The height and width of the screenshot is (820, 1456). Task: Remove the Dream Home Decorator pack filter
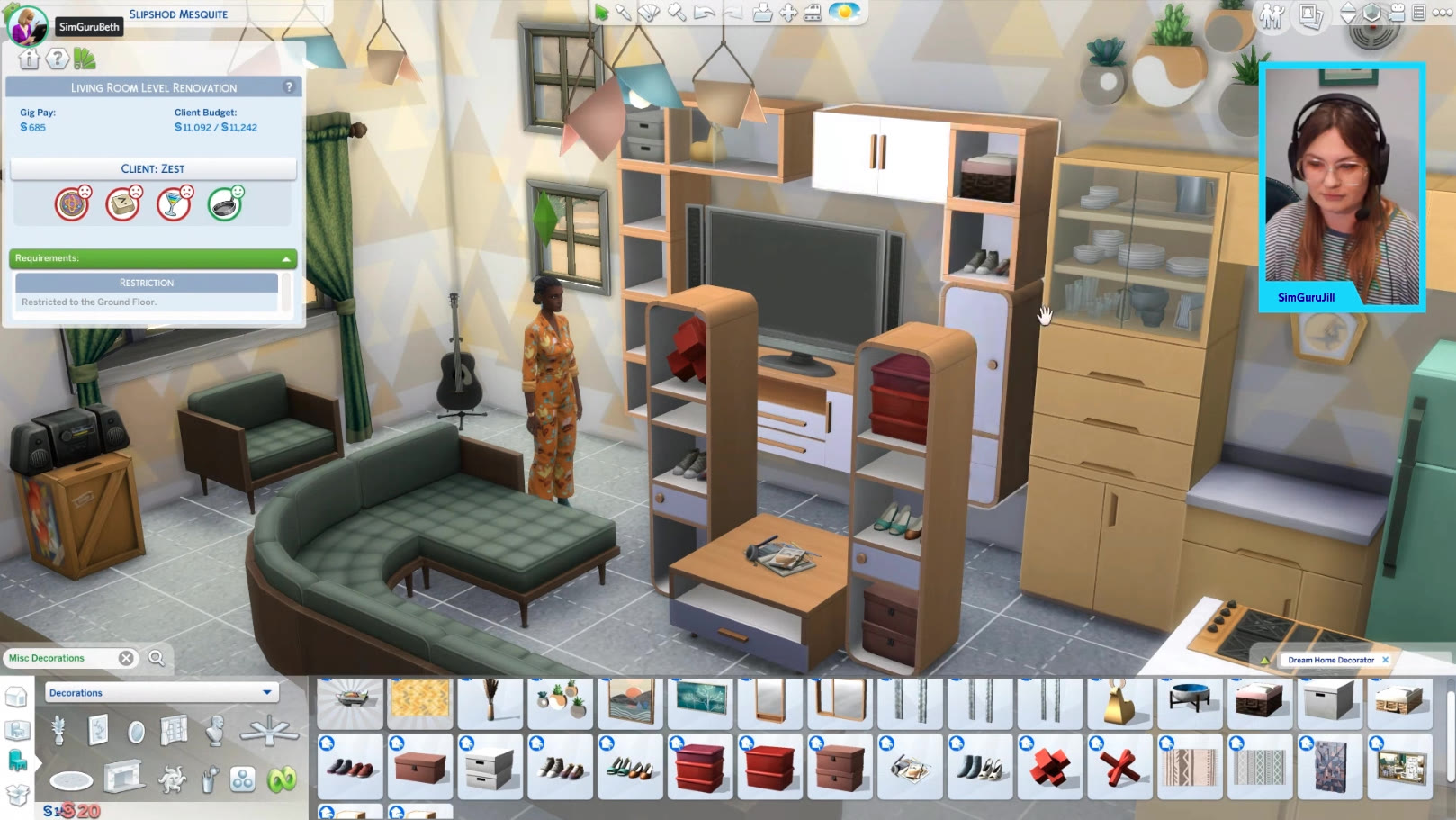pos(1385,660)
